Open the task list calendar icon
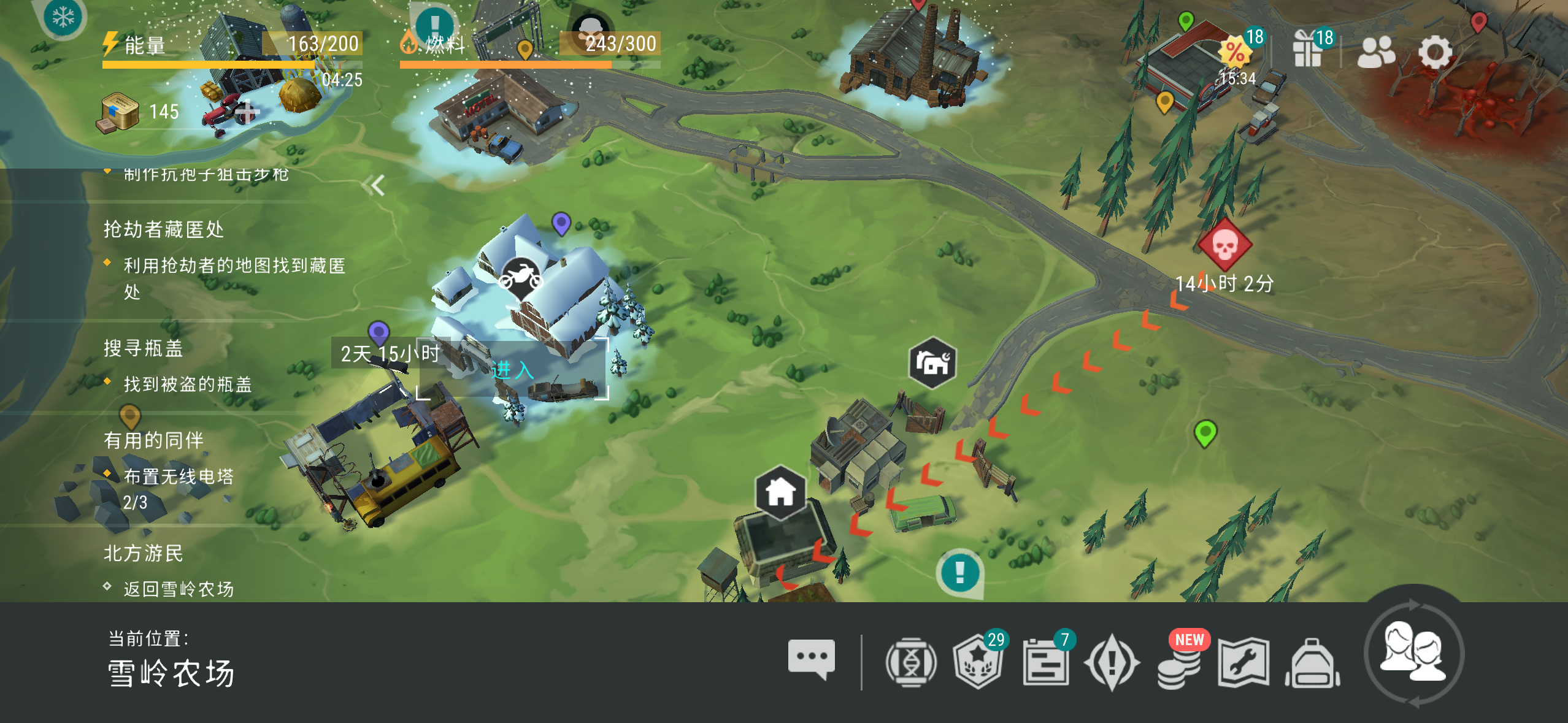 point(1045,663)
